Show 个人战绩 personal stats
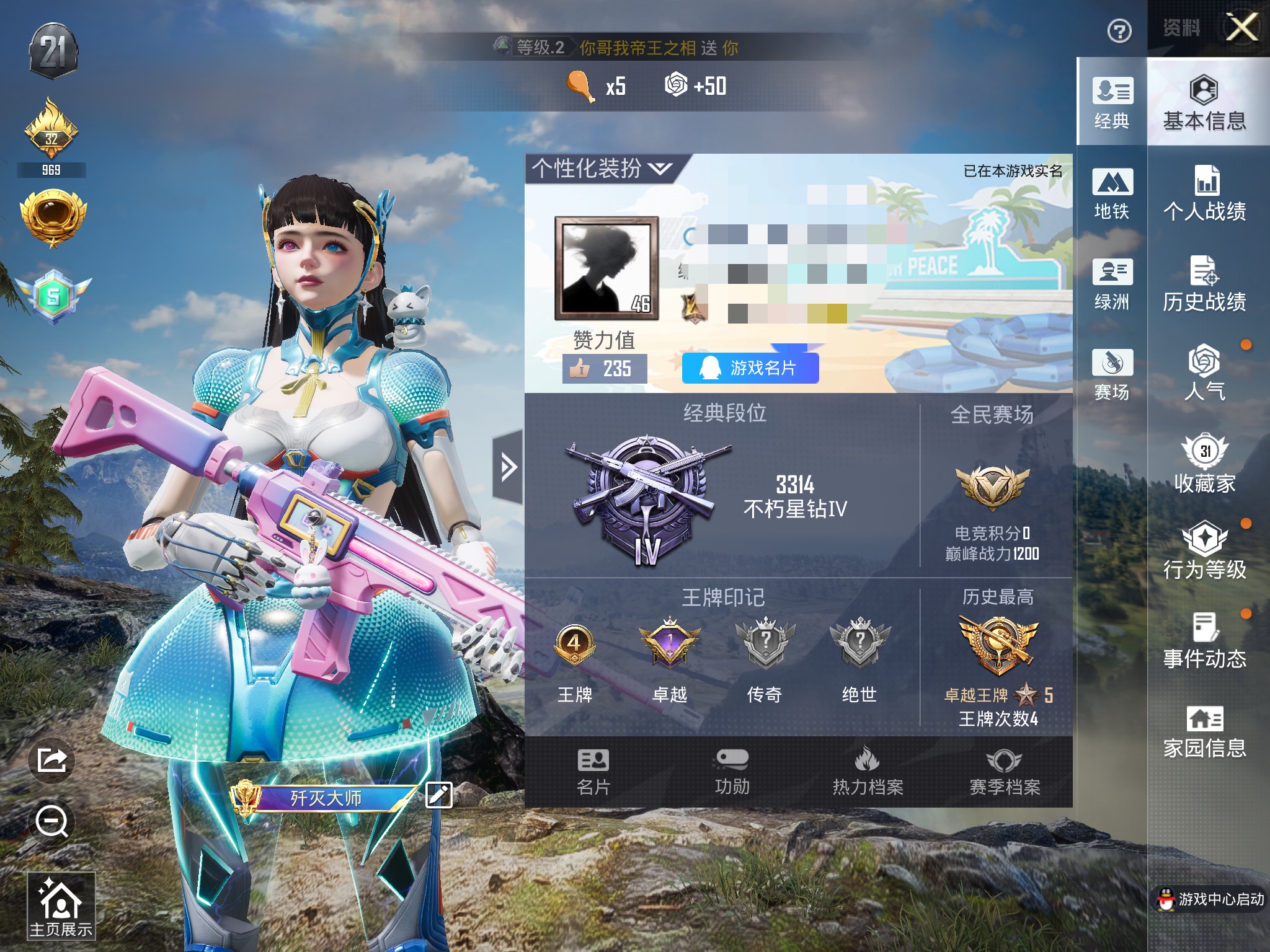Image resolution: width=1270 pixels, height=952 pixels. coord(1204,193)
